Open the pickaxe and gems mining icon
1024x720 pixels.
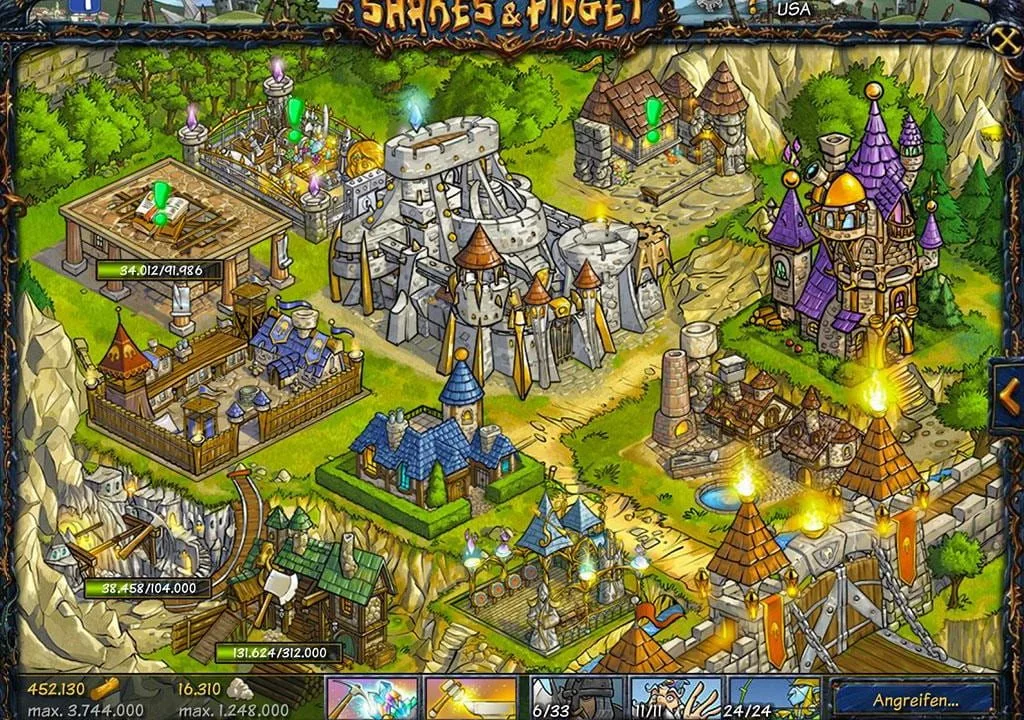371,698
